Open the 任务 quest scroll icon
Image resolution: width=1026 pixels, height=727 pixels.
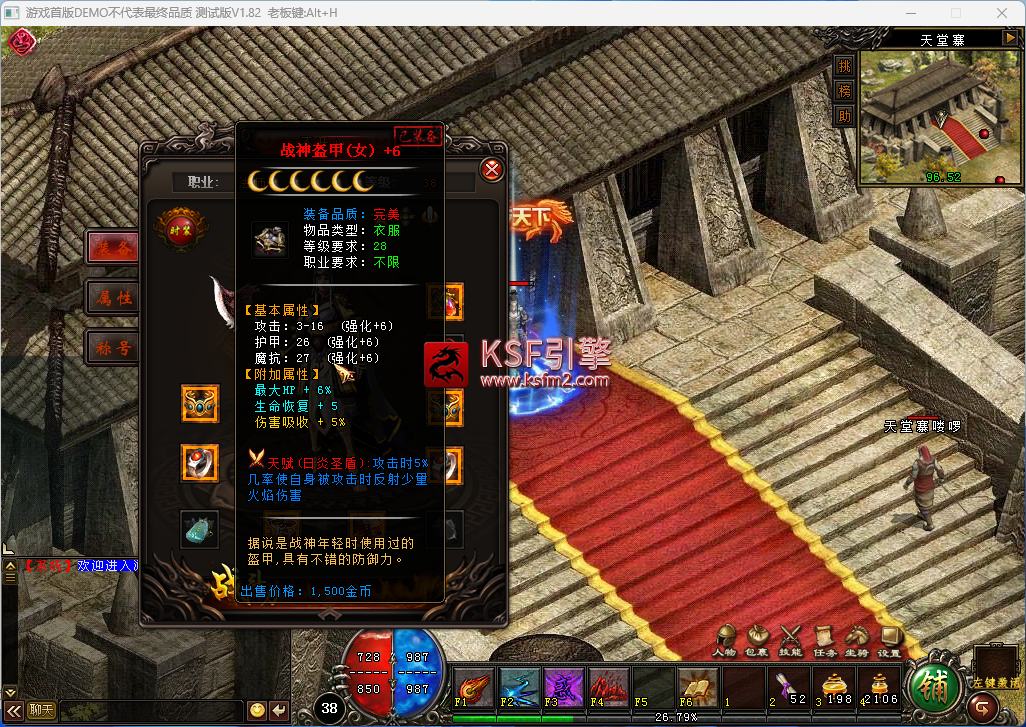(824, 637)
